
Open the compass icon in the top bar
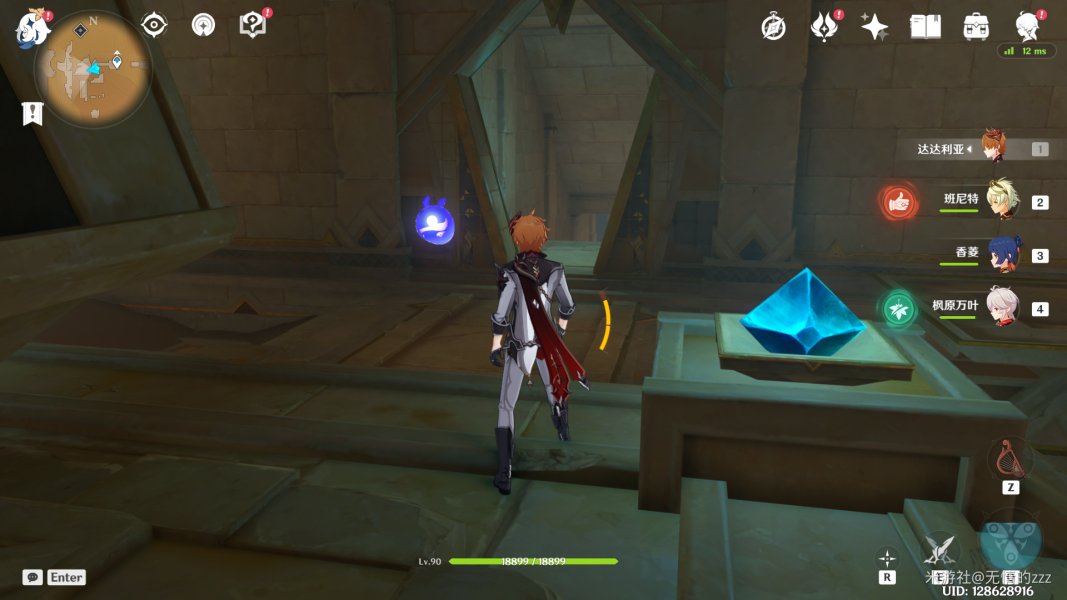[x=773, y=27]
